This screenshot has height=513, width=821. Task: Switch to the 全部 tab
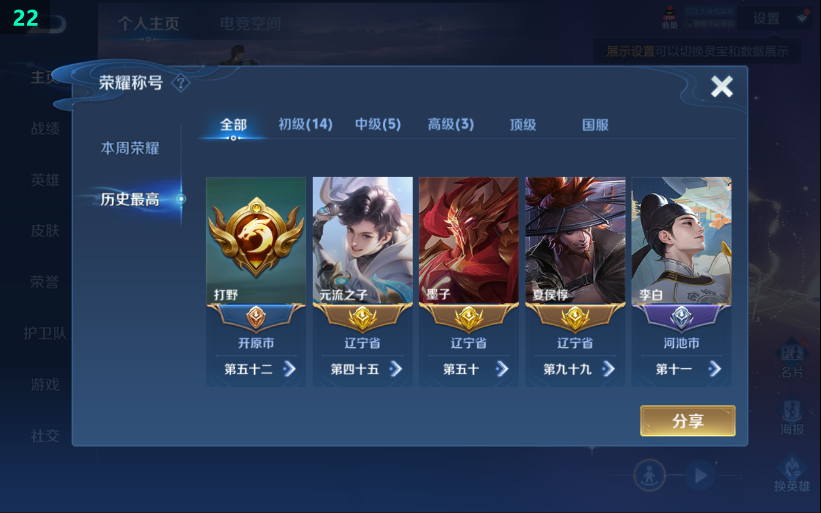[233, 125]
